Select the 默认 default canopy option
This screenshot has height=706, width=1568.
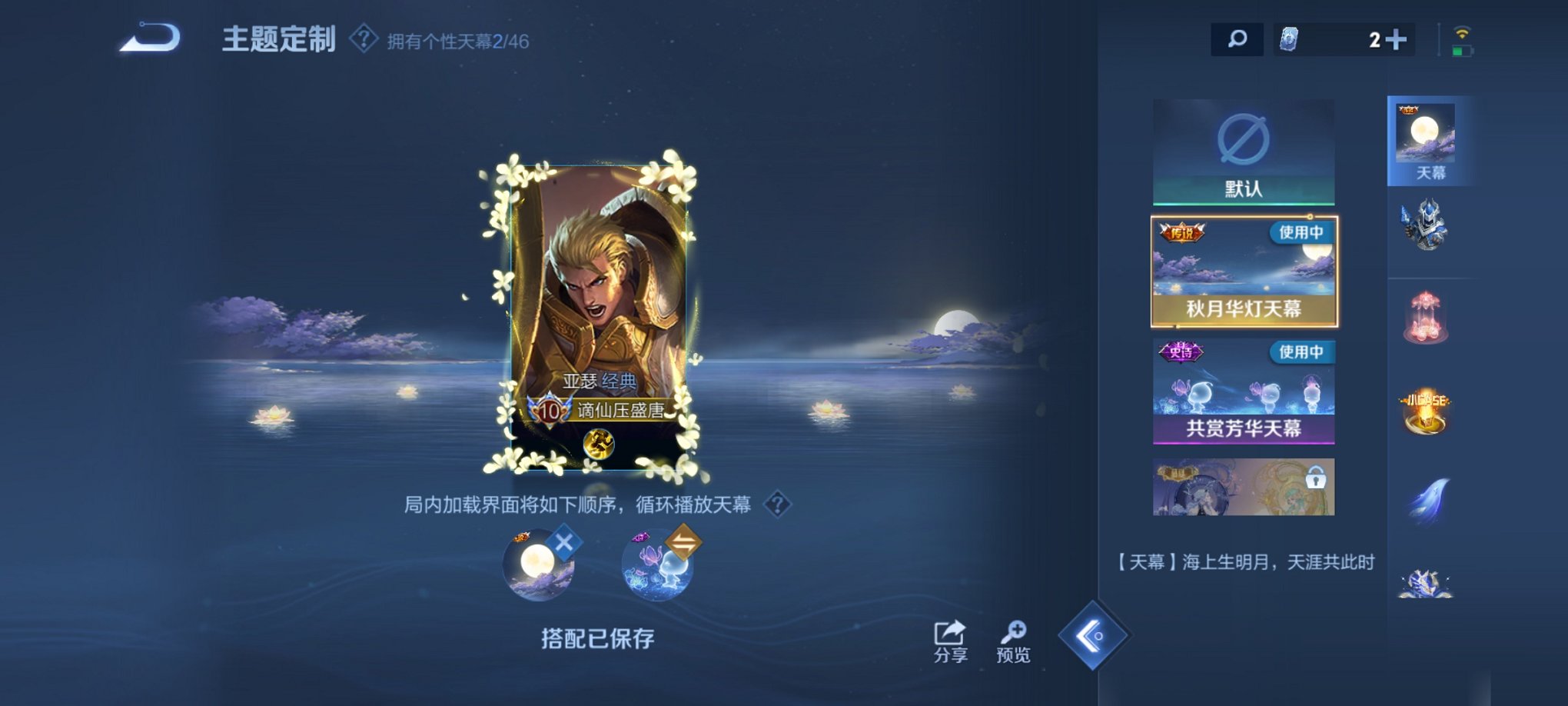1243,150
